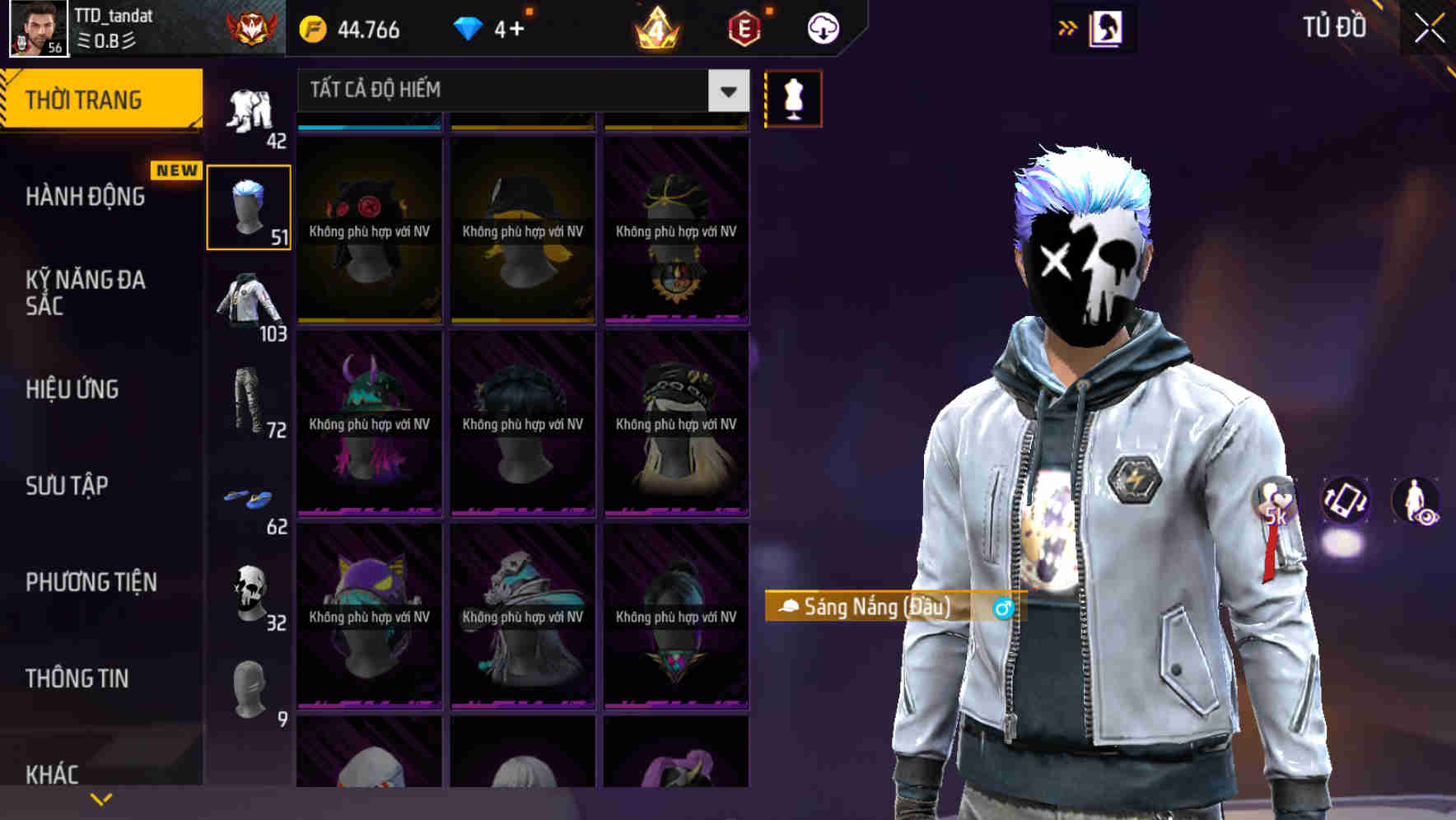The width and height of the screenshot is (1456, 820).
Task: Click the cyan rarity bar above first item
Action: click(368, 126)
